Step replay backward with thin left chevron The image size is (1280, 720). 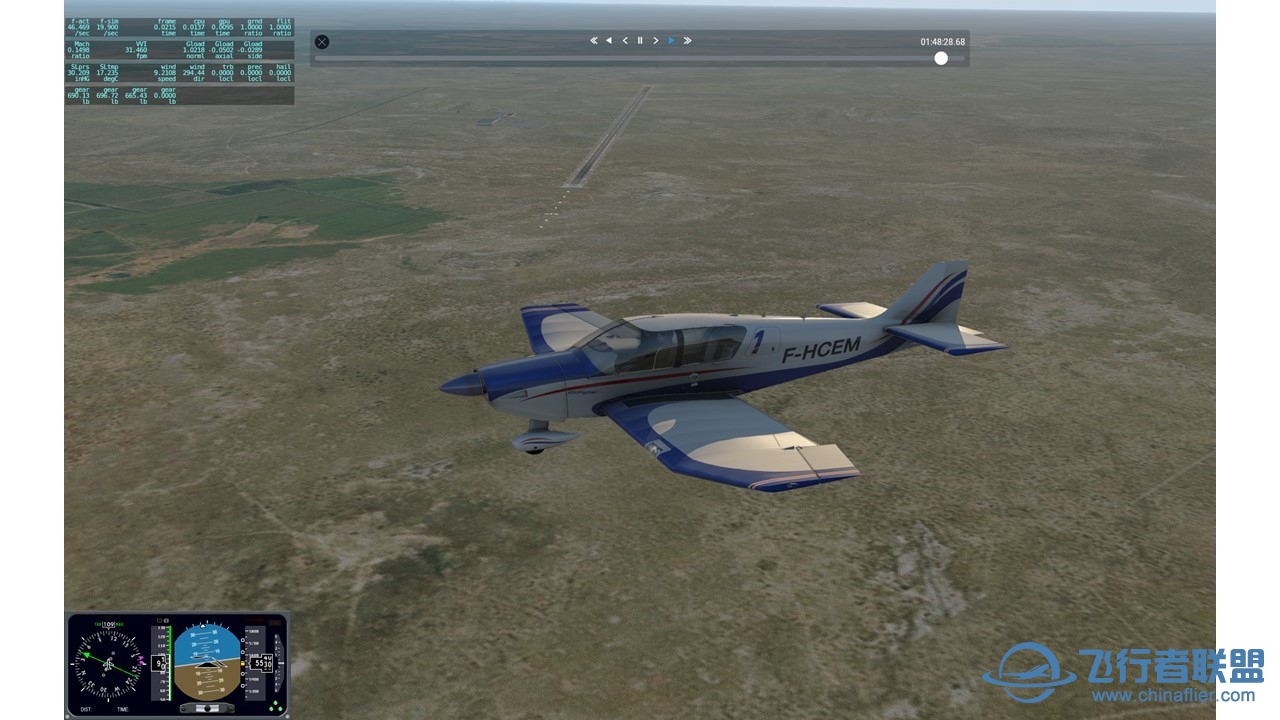pos(625,41)
